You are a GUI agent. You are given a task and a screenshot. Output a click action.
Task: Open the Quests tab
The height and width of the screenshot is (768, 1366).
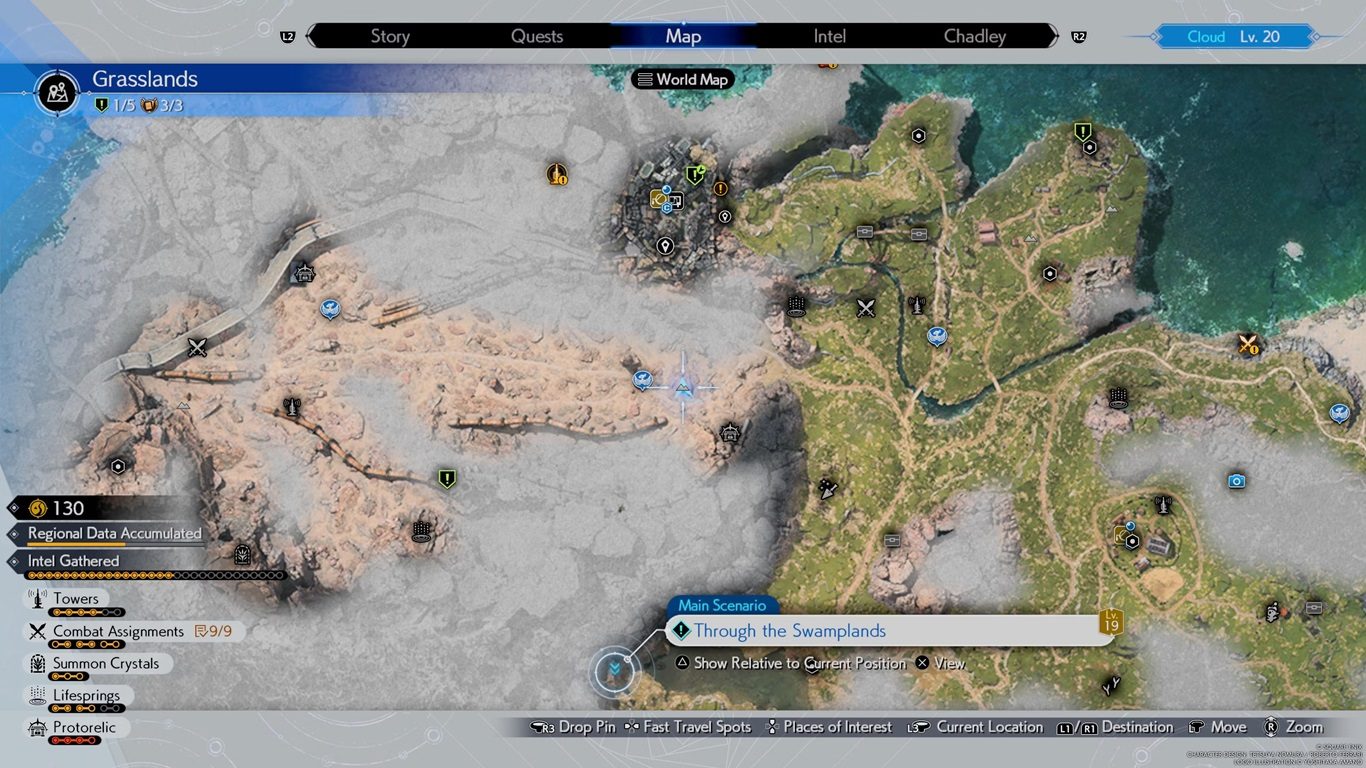[537, 36]
